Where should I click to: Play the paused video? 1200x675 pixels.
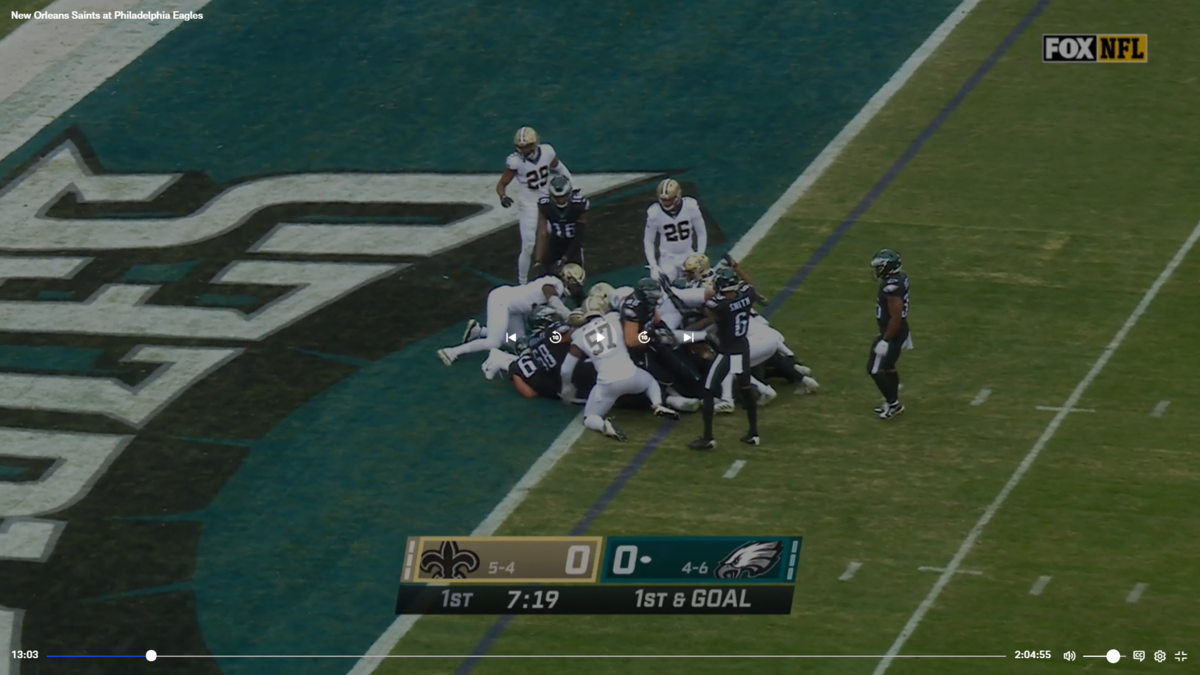(x=600, y=338)
